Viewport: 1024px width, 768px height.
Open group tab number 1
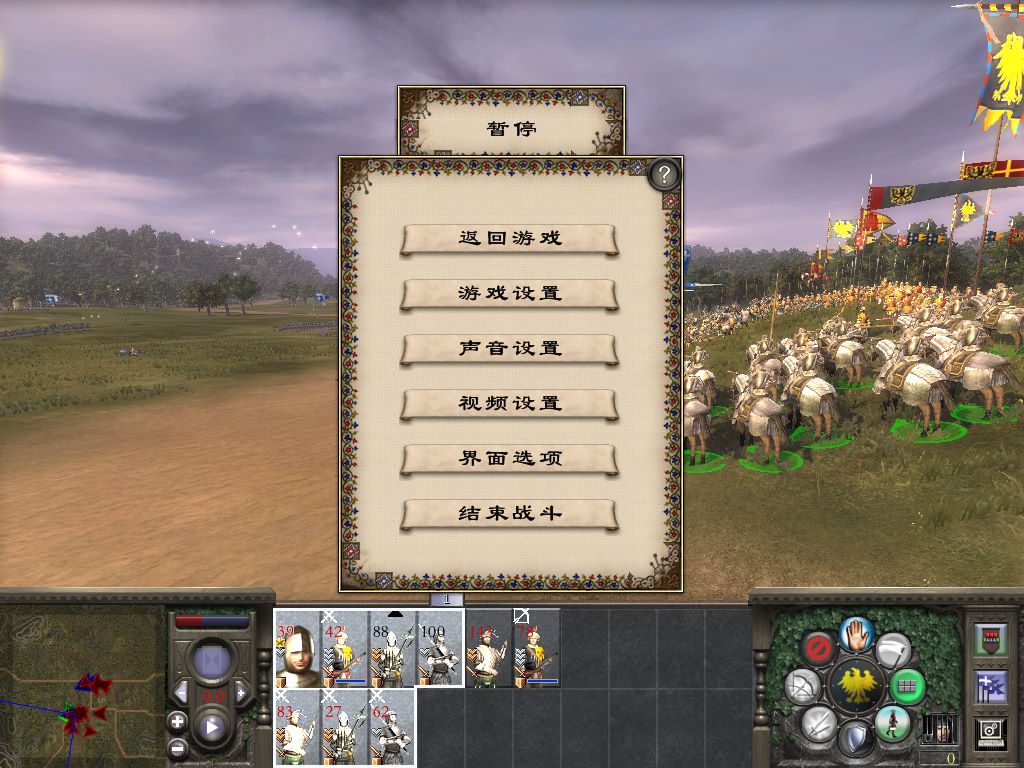click(447, 599)
